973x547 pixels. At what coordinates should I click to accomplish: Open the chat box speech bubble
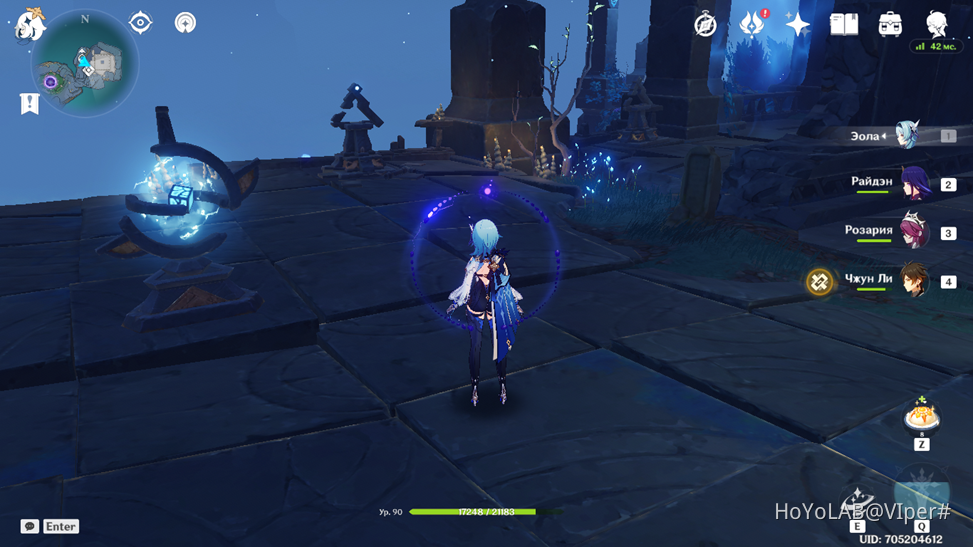point(30,526)
